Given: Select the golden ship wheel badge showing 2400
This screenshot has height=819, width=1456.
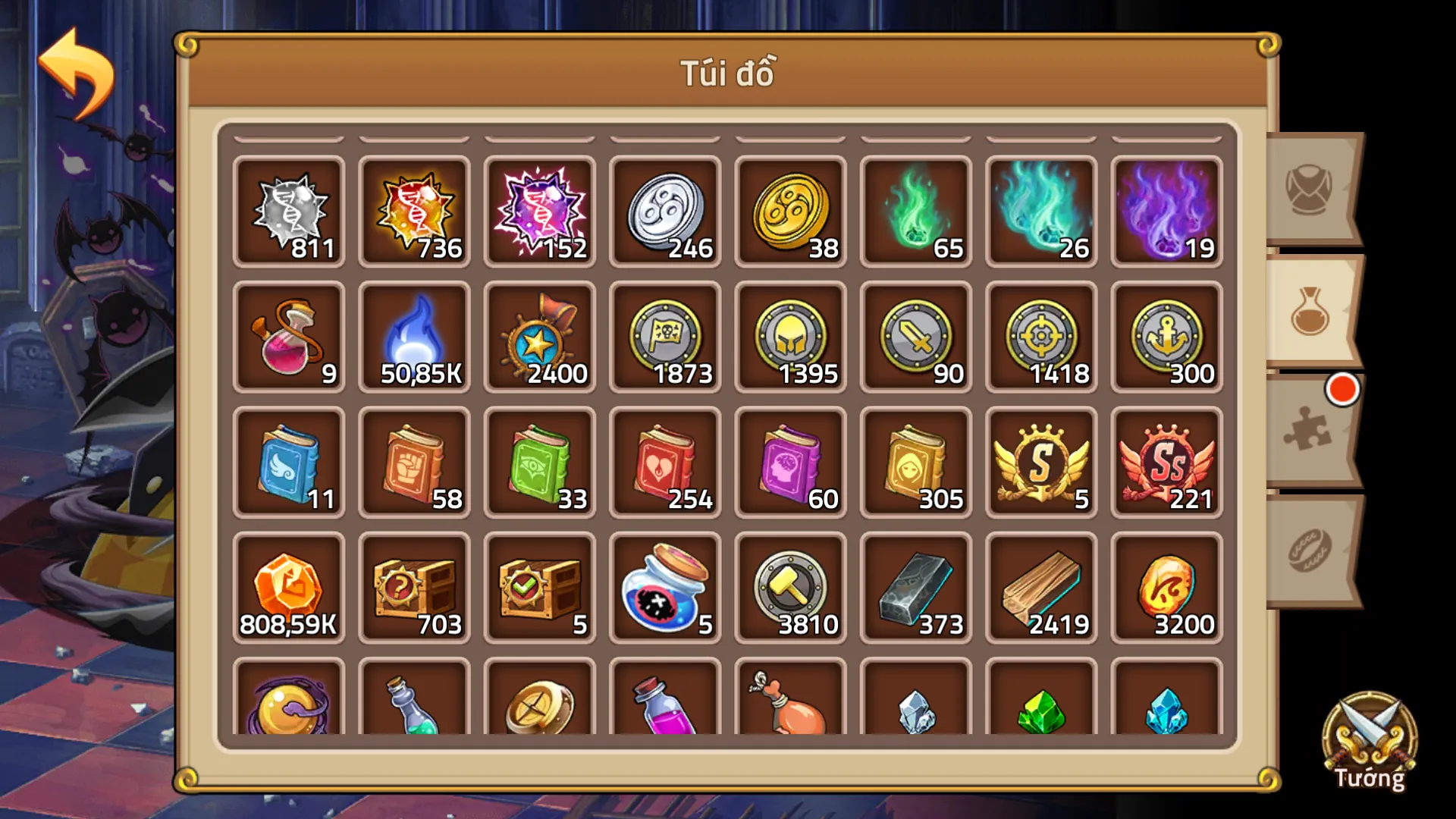Looking at the screenshot, I should [539, 337].
